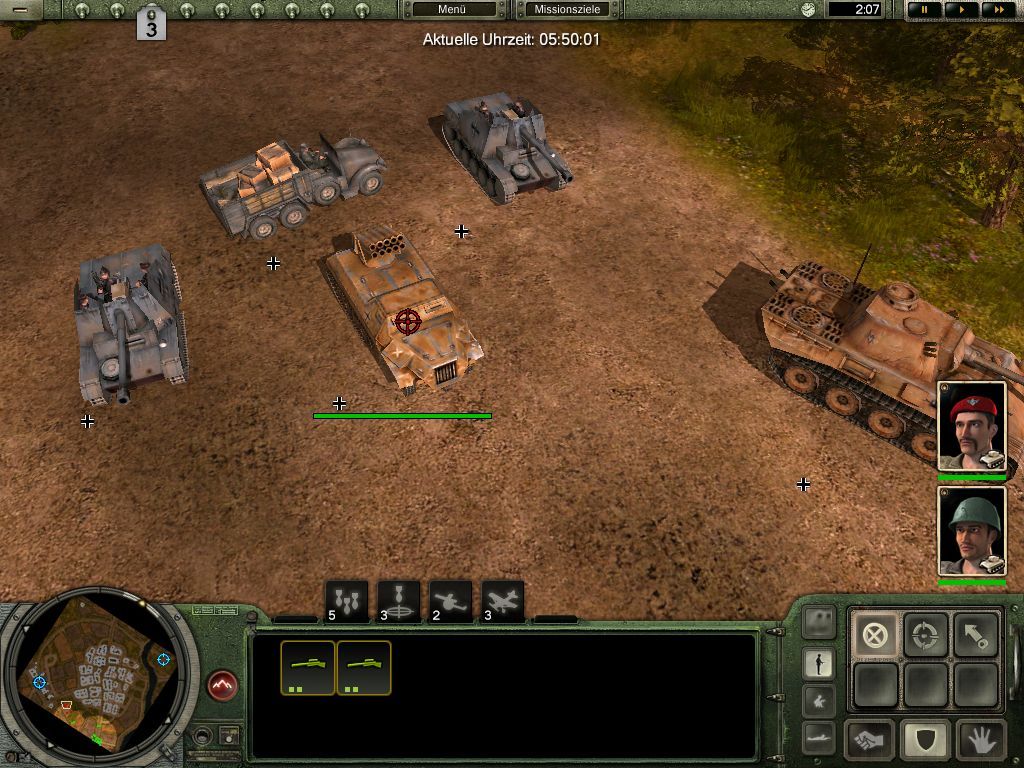Set the open hand hold-fire stance
Viewport: 1024px width, 768px height.
click(980, 741)
